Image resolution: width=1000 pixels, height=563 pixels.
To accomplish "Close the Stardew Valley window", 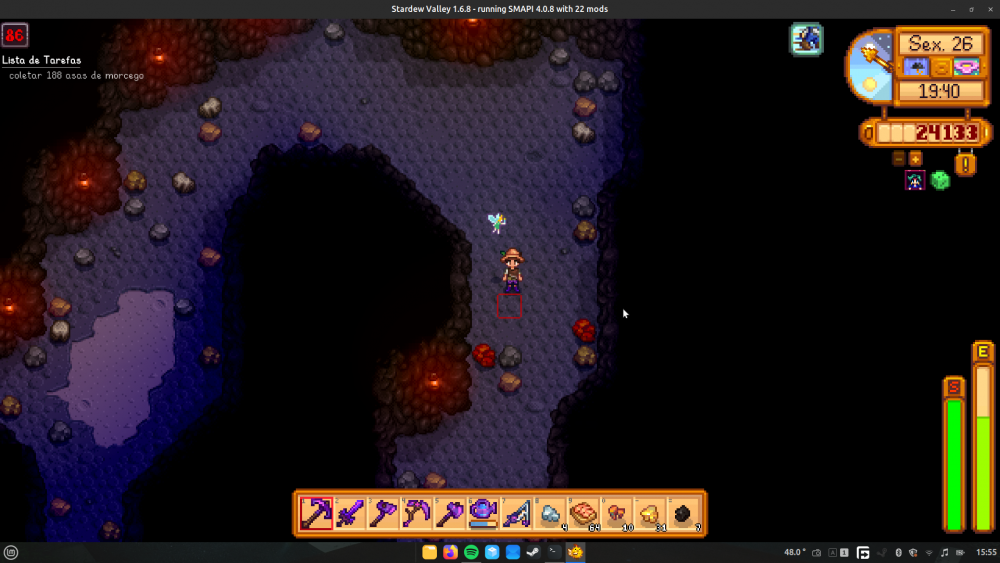I will (988, 9).
